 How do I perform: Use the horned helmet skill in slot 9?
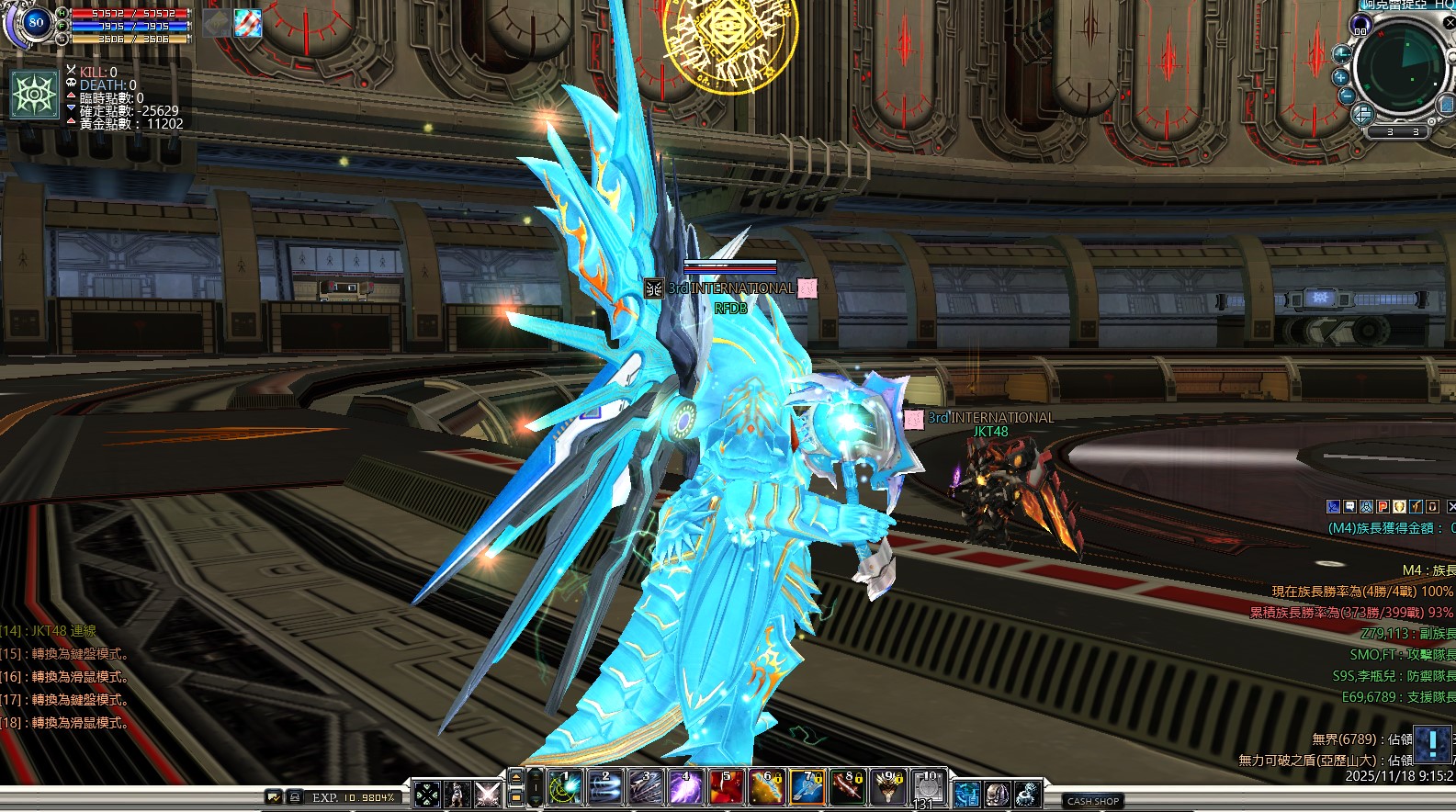pos(887,789)
